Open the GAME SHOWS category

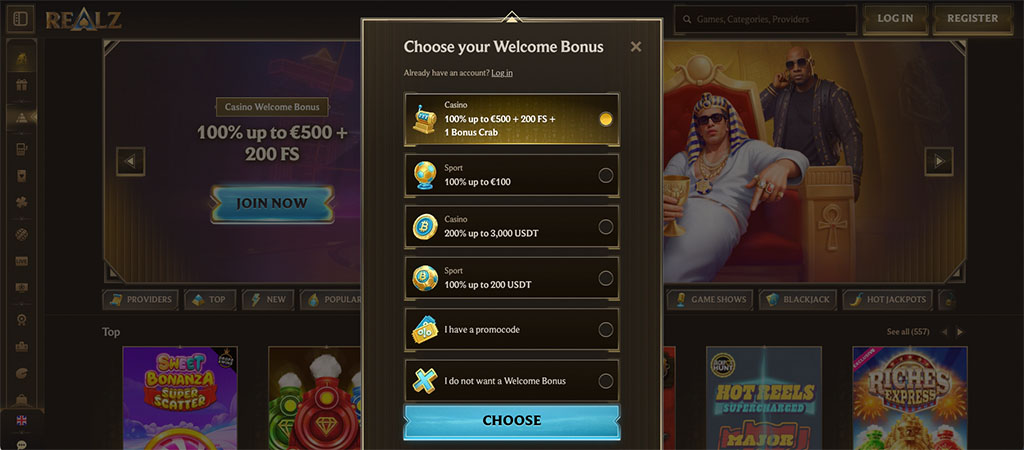[709, 299]
